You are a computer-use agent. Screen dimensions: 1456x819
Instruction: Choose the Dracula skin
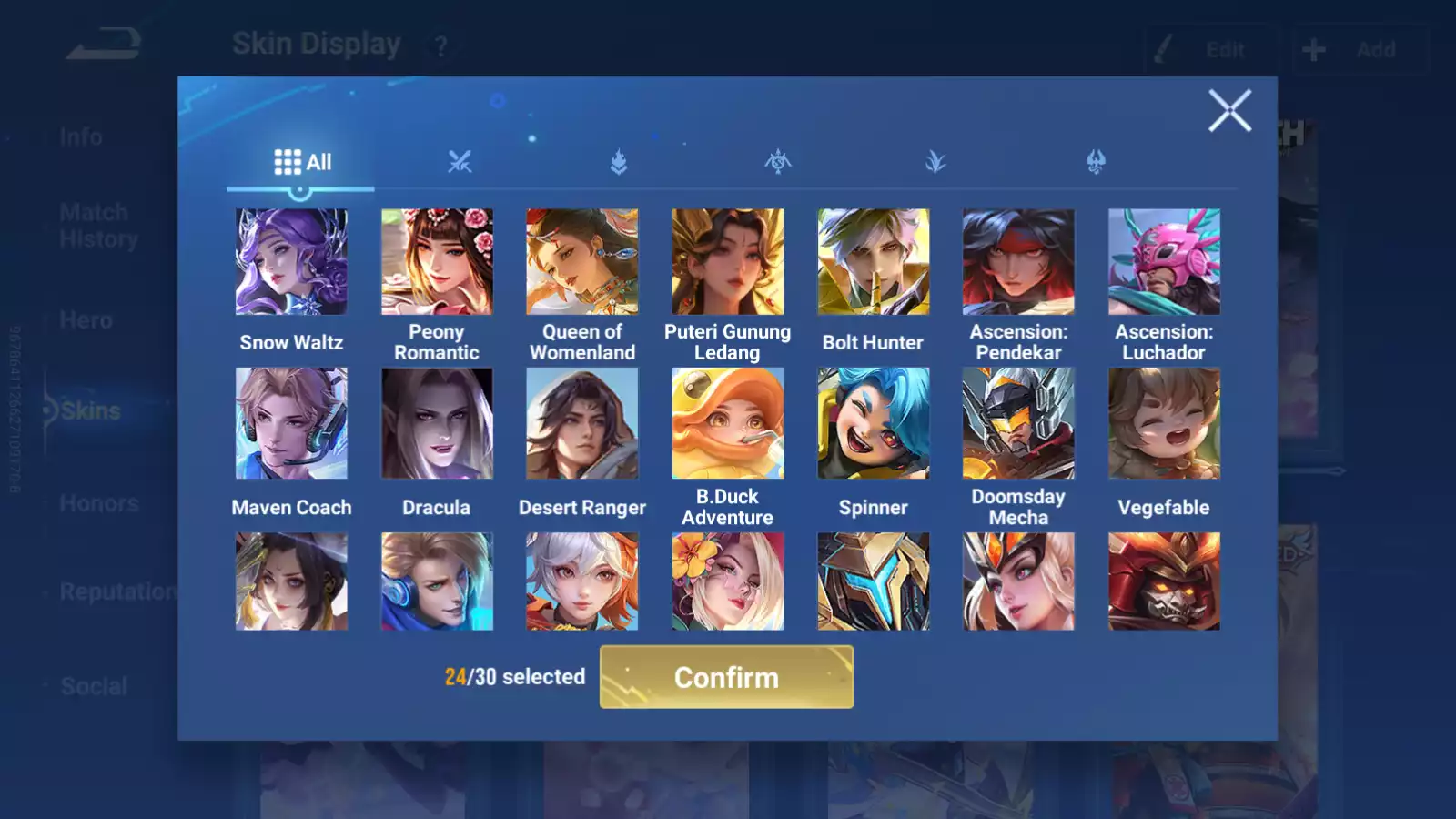tap(437, 423)
